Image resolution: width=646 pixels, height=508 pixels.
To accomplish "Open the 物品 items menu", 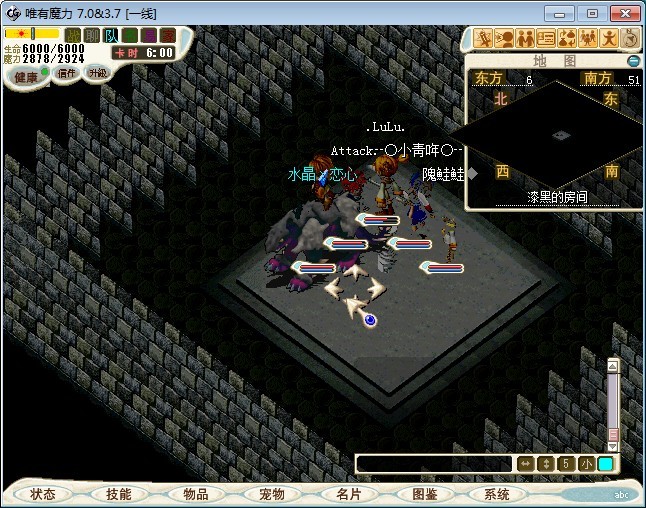I will coord(195,494).
